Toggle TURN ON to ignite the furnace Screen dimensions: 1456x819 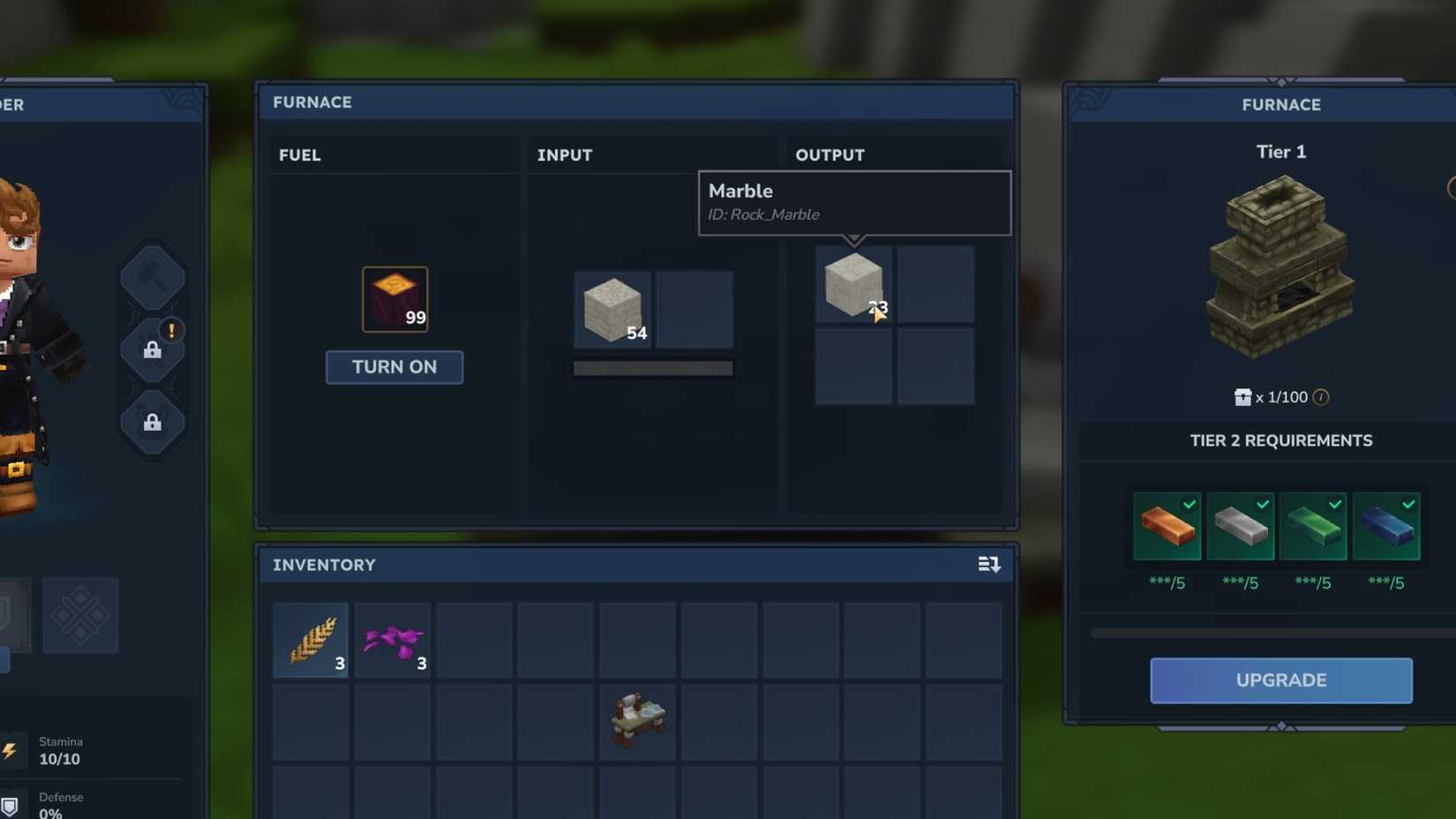(394, 367)
